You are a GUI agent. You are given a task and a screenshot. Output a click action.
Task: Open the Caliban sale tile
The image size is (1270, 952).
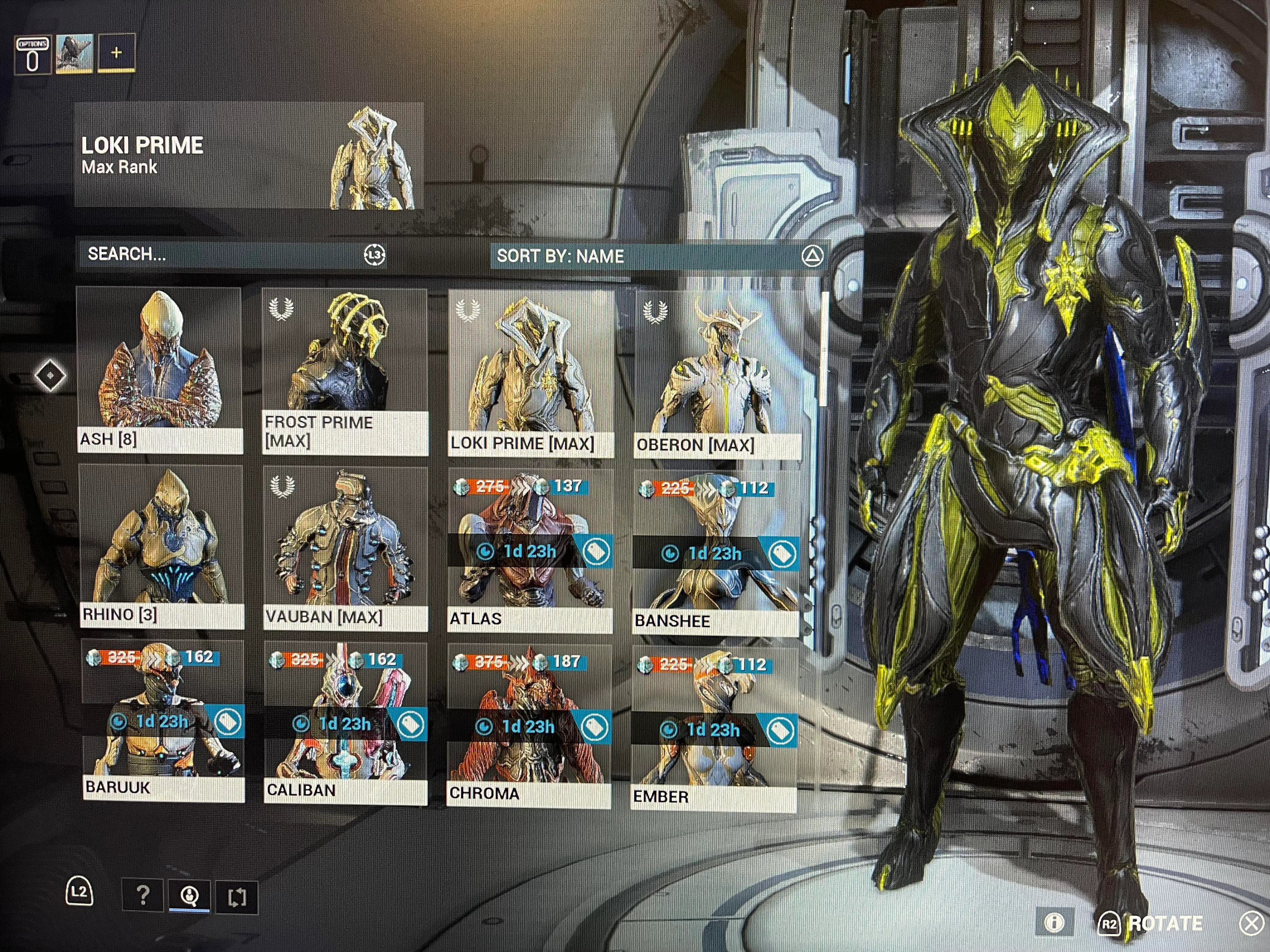pos(346,724)
